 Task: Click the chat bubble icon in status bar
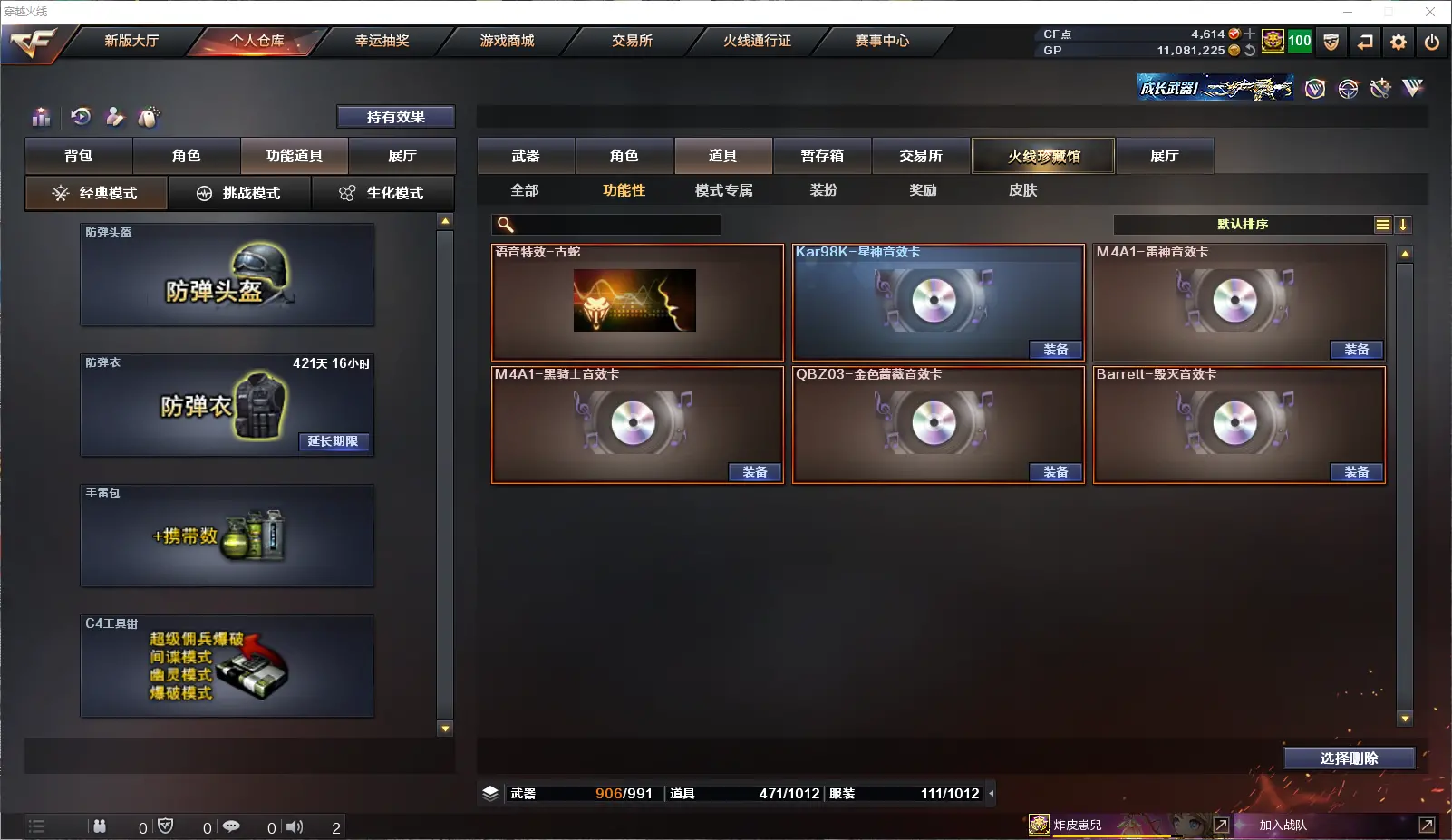pos(231,826)
